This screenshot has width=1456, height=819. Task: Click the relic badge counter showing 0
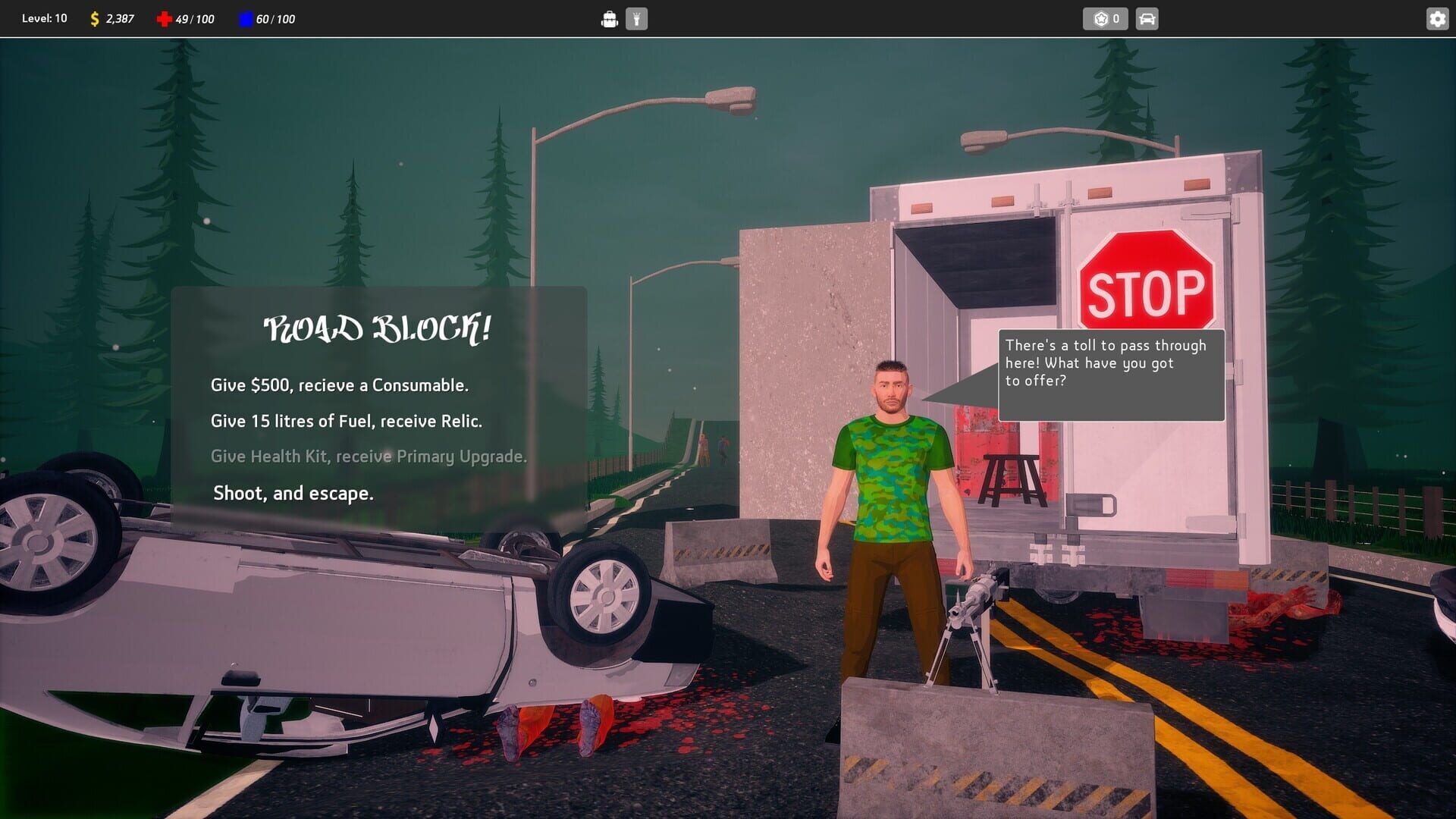coord(1105,18)
